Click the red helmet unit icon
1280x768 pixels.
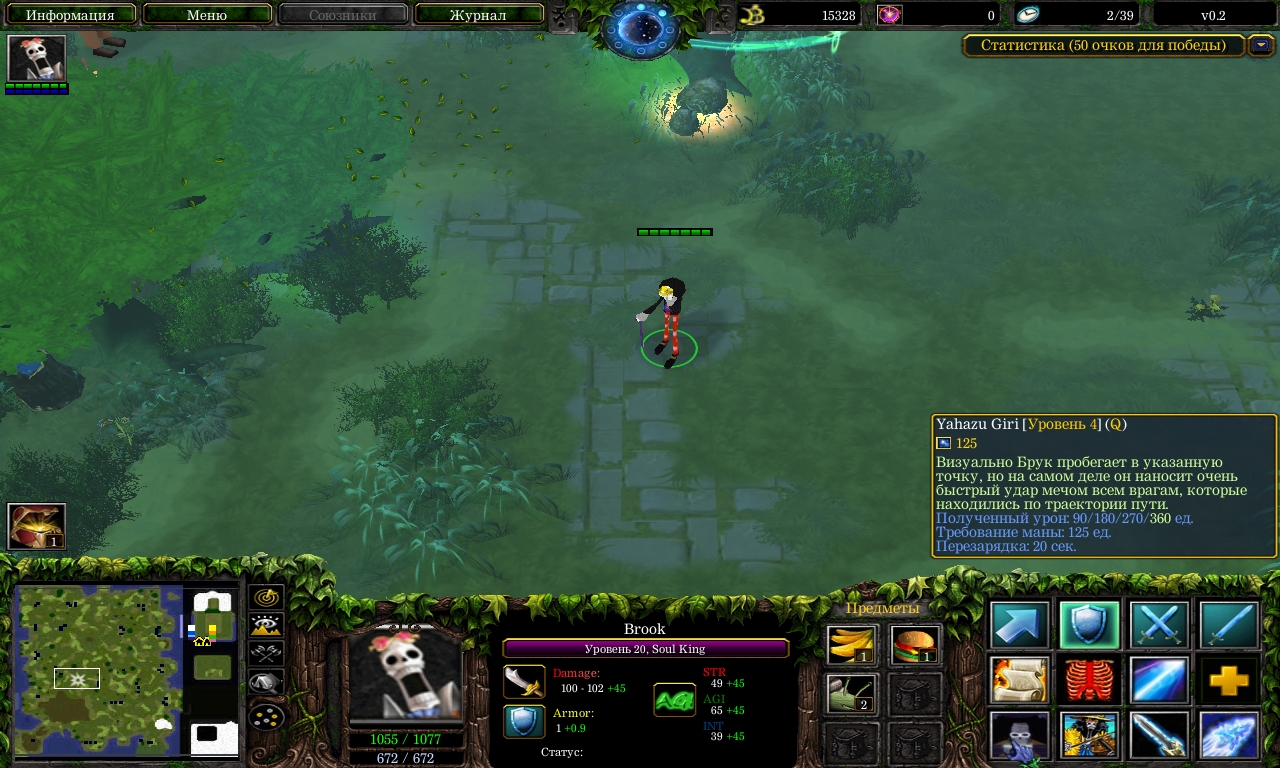[37, 526]
